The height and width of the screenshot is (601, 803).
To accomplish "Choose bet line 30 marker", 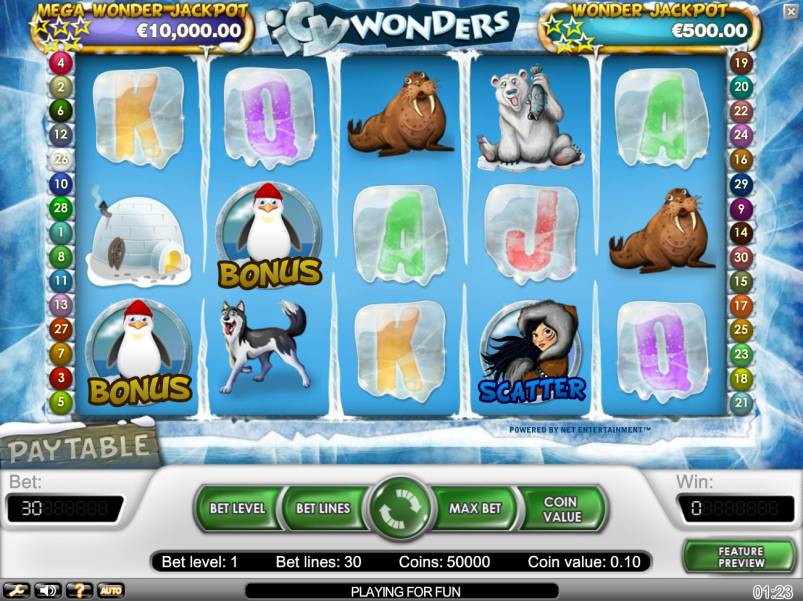I will [741, 257].
